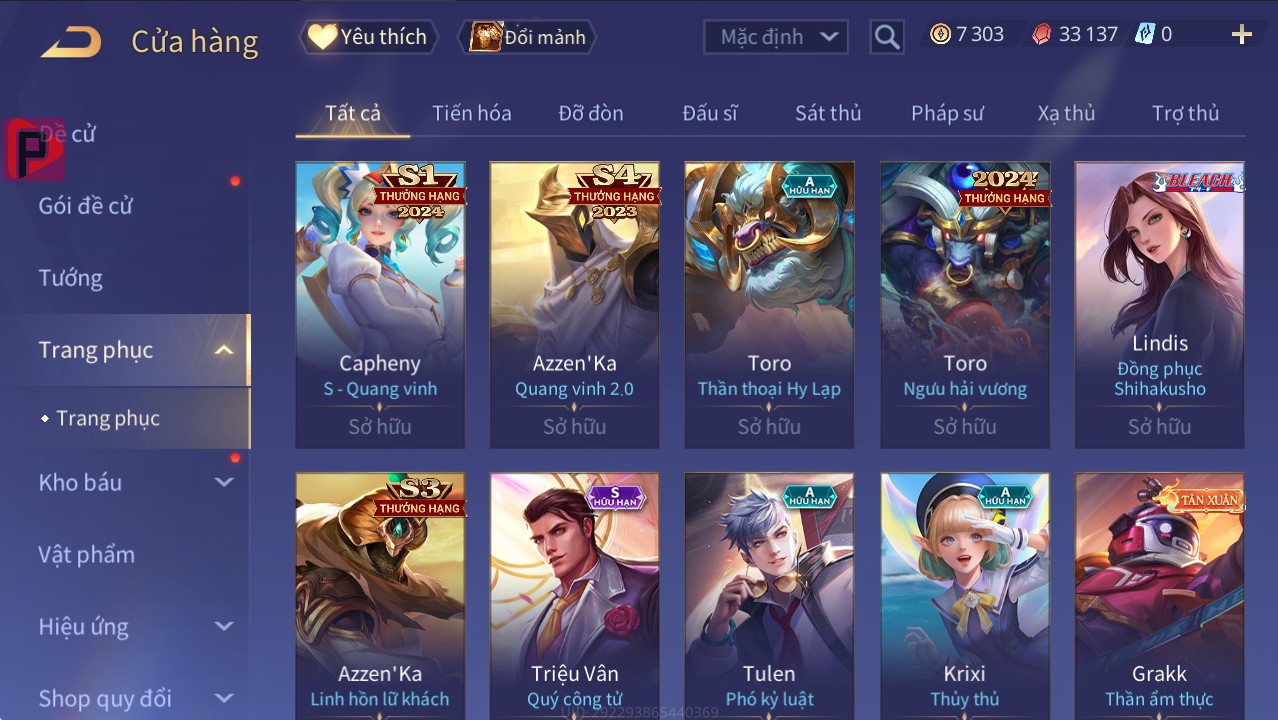Click the red P overlay icon
This screenshot has height=720, width=1278.
pos(33,149)
